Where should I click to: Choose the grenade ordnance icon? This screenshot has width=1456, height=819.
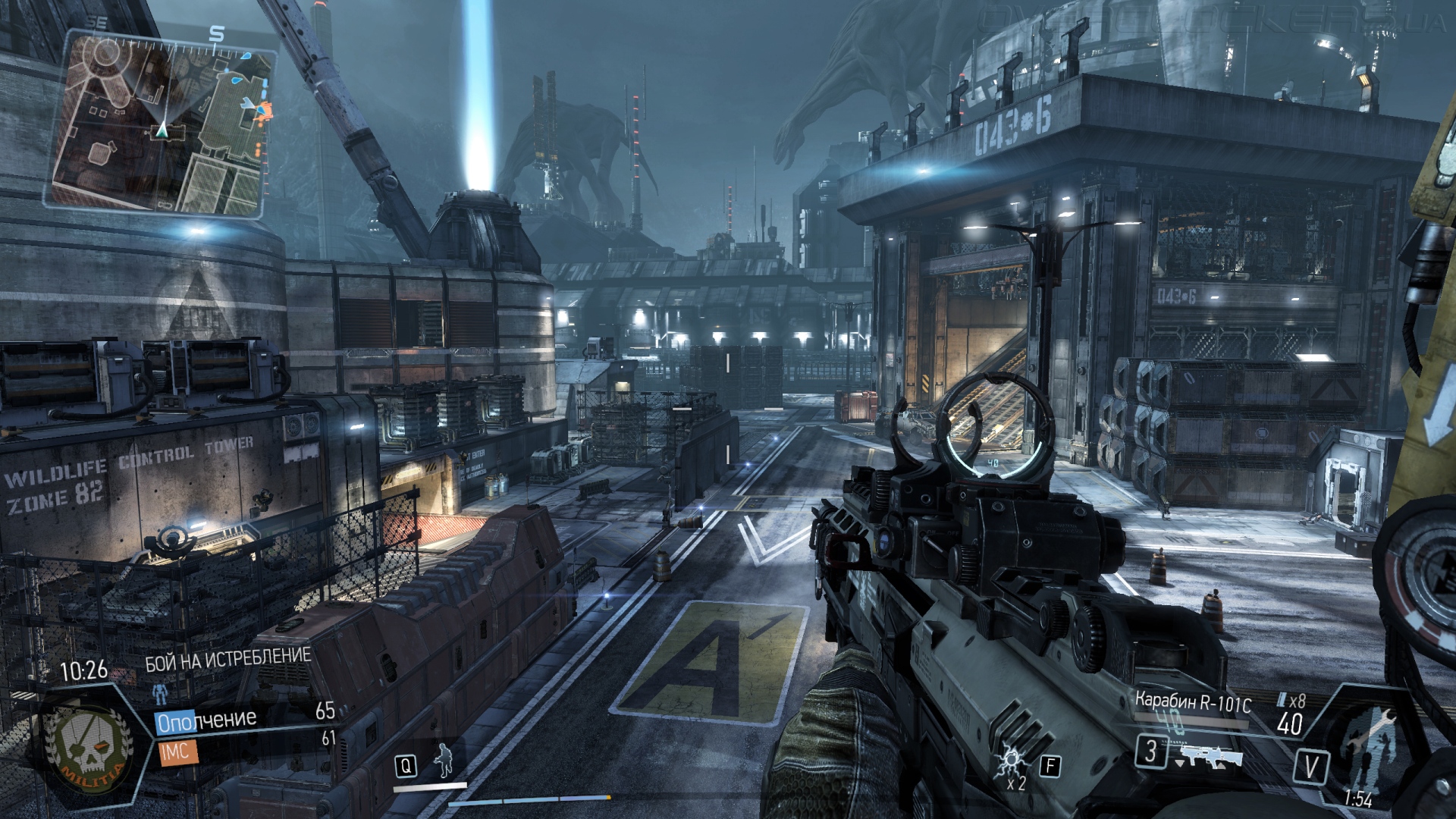(1012, 761)
